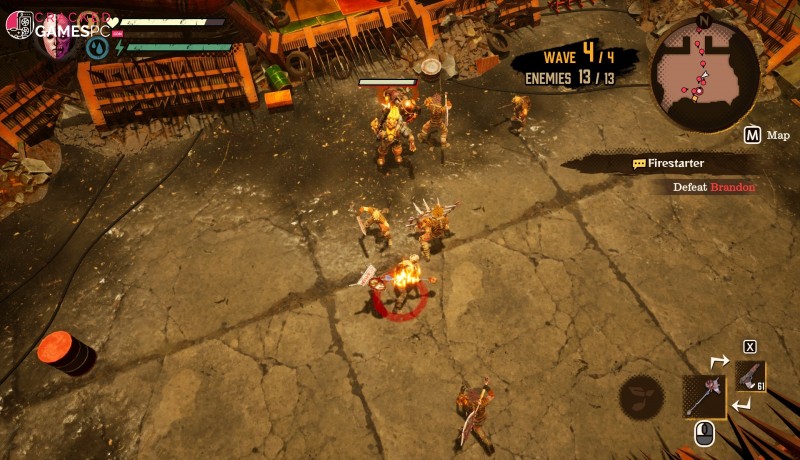800x460 pixels.
Task: Select the Defeat Brandon objective
Action: tap(714, 187)
